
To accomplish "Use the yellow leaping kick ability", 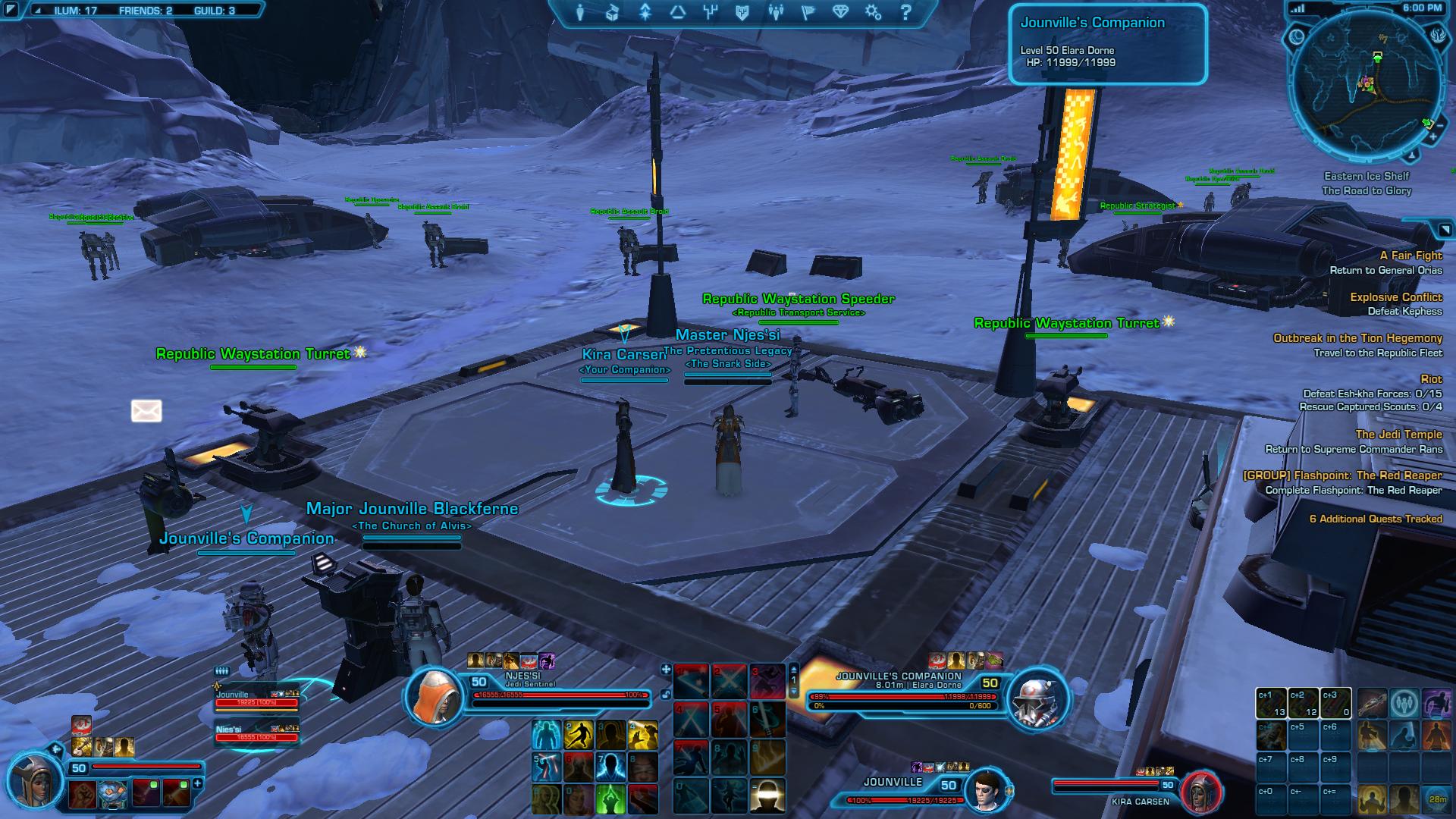I will [579, 735].
